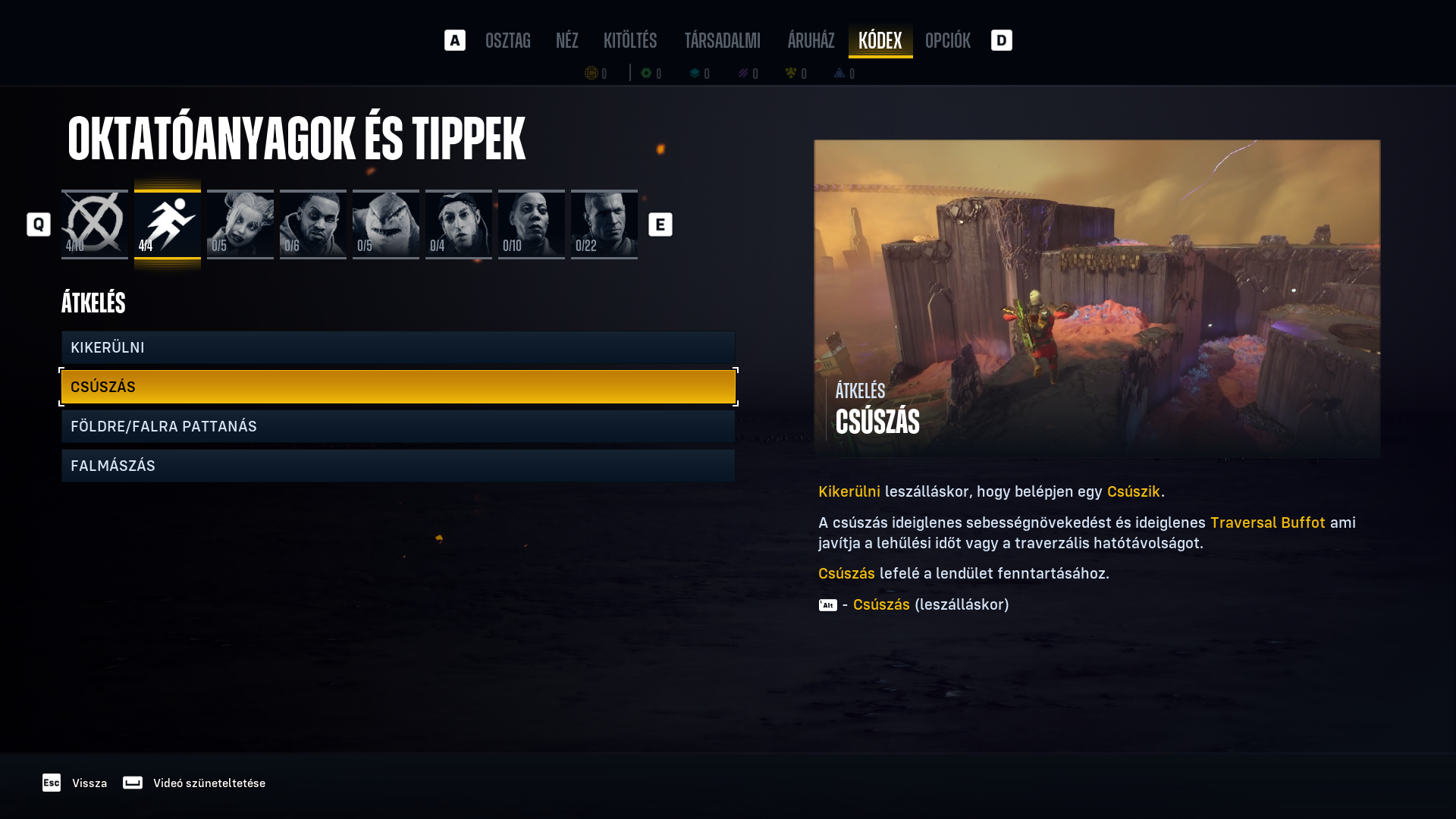Select the portrait category showing 0/22
The image size is (1456, 819).
point(604,224)
